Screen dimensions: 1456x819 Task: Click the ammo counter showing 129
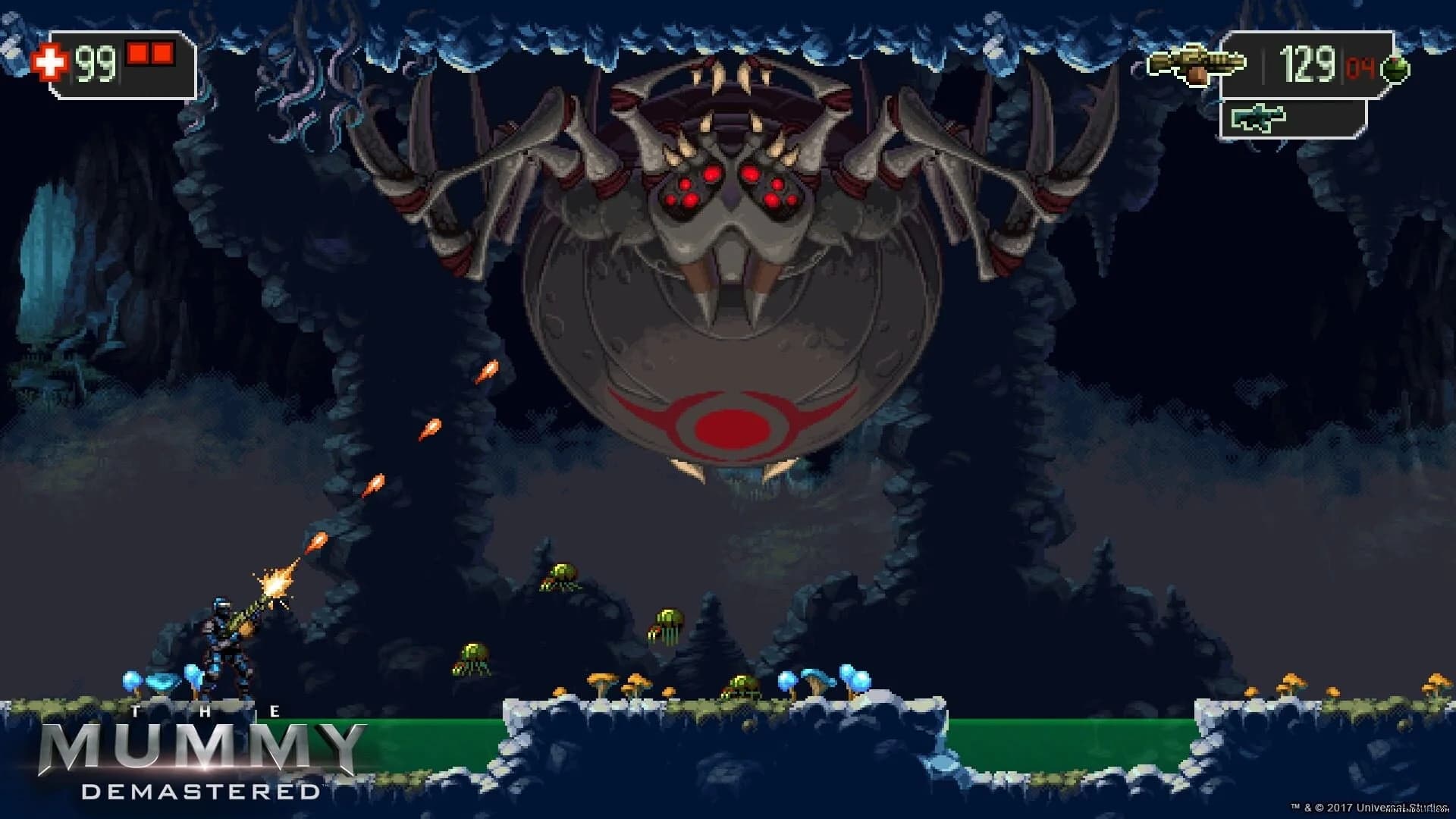(1306, 62)
